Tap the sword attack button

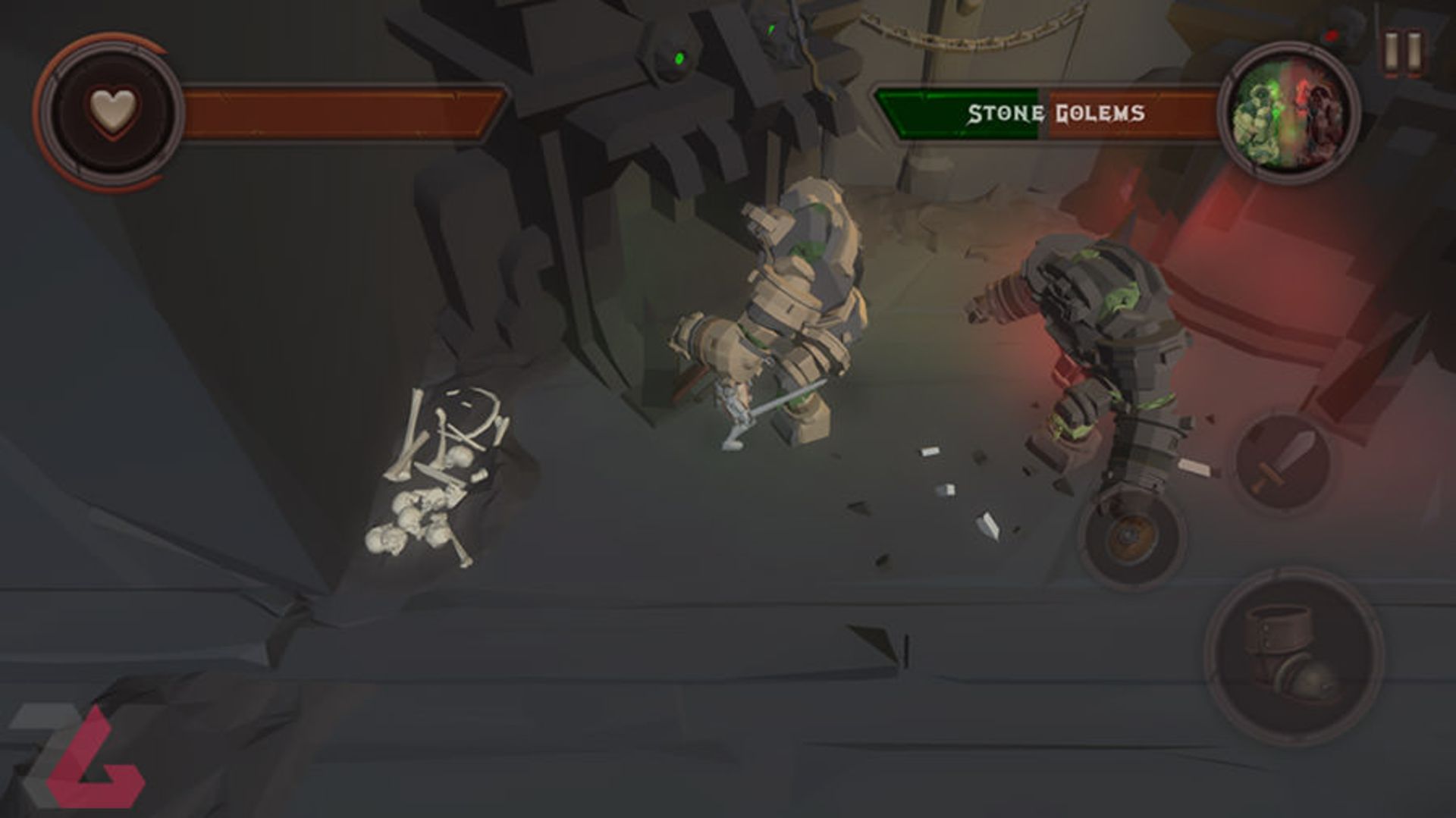(1282, 462)
